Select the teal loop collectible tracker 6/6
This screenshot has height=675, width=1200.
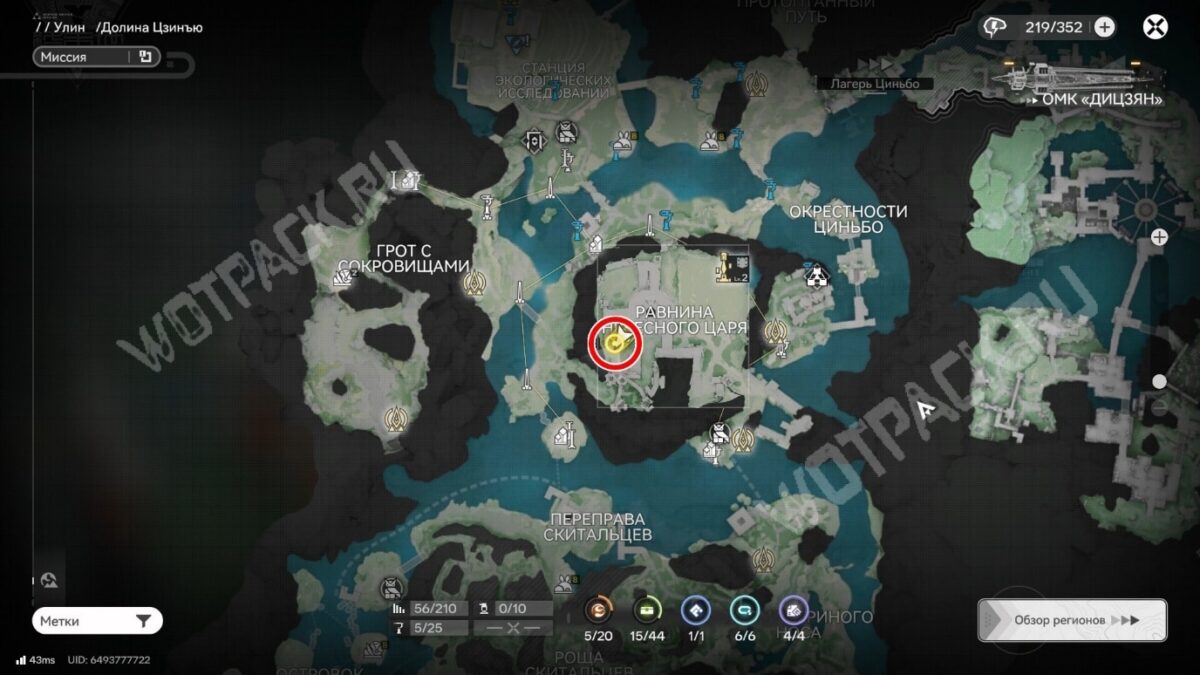click(x=744, y=609)
